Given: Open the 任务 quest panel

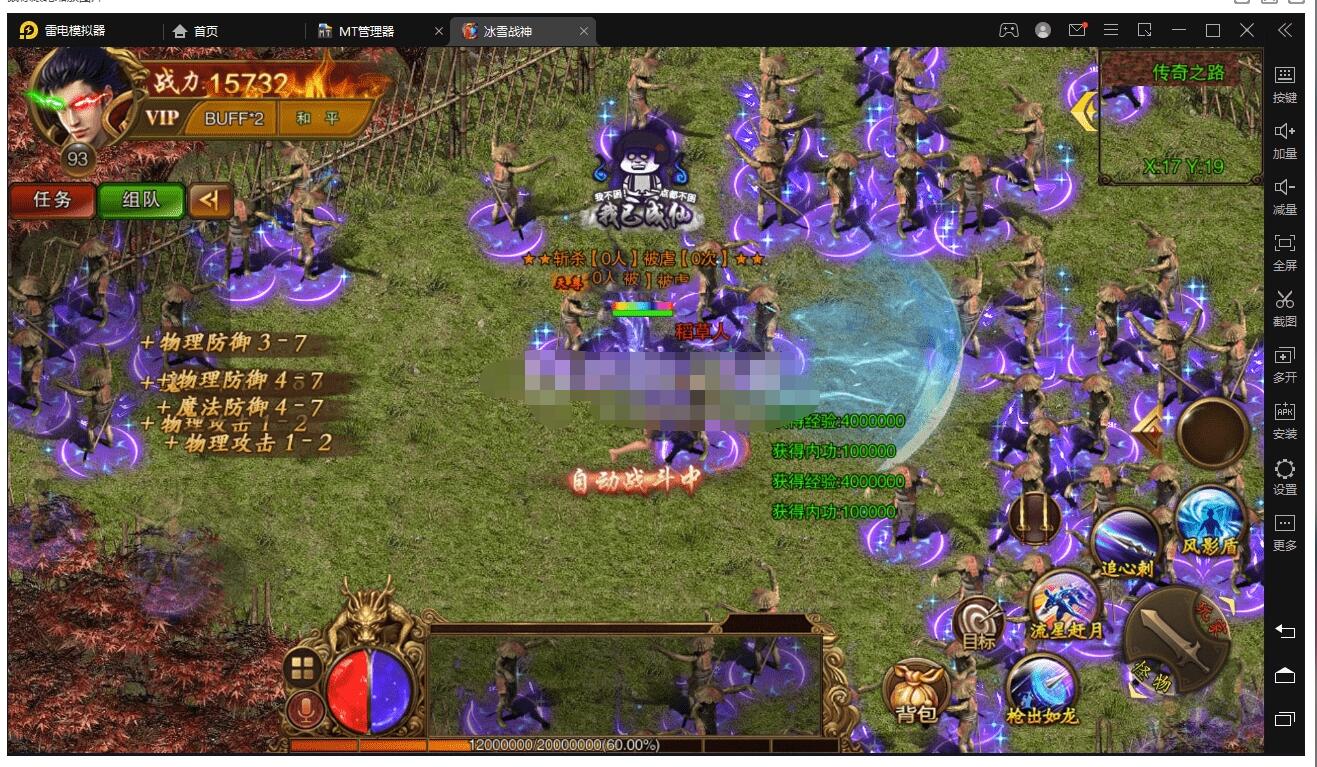Looking at the screenshot, I should coord(51,200).
